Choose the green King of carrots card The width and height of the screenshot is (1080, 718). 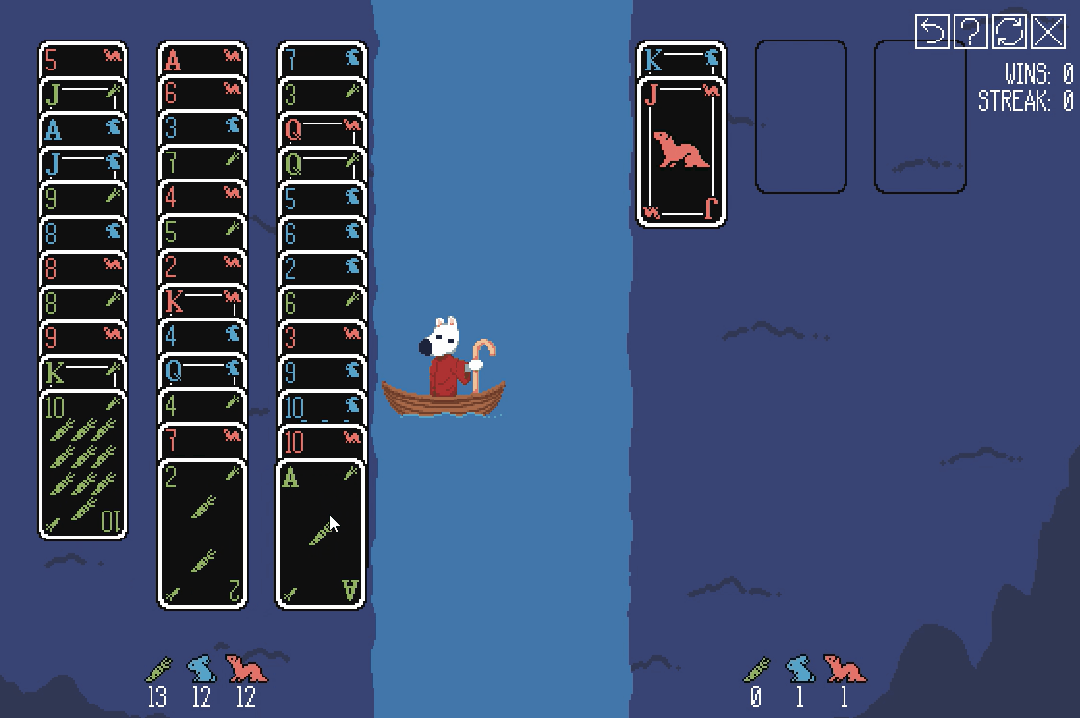pos(83,372)
